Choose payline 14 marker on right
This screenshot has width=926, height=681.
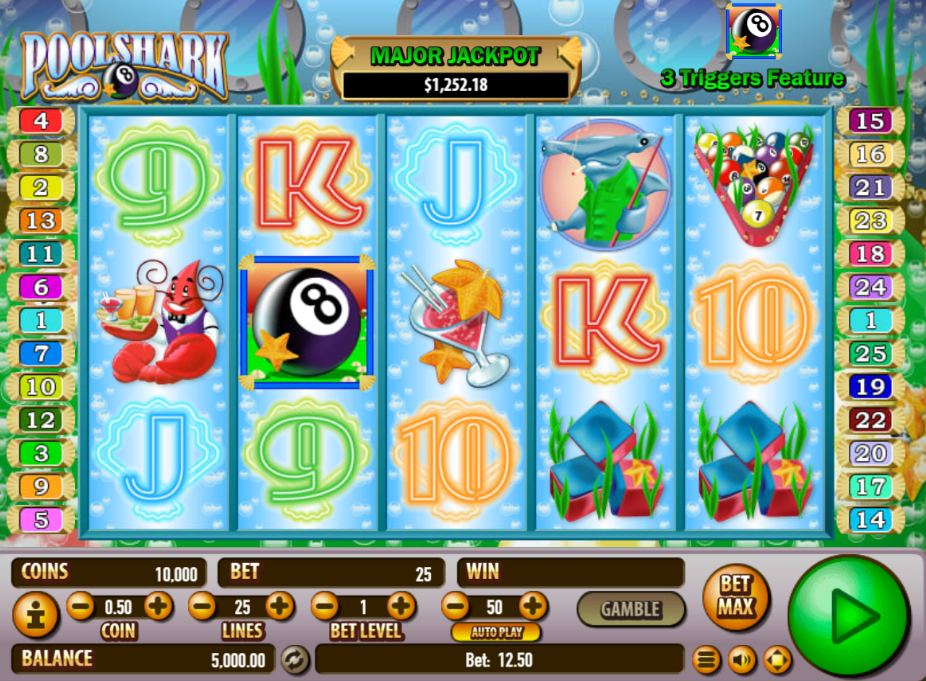(870, 520)
